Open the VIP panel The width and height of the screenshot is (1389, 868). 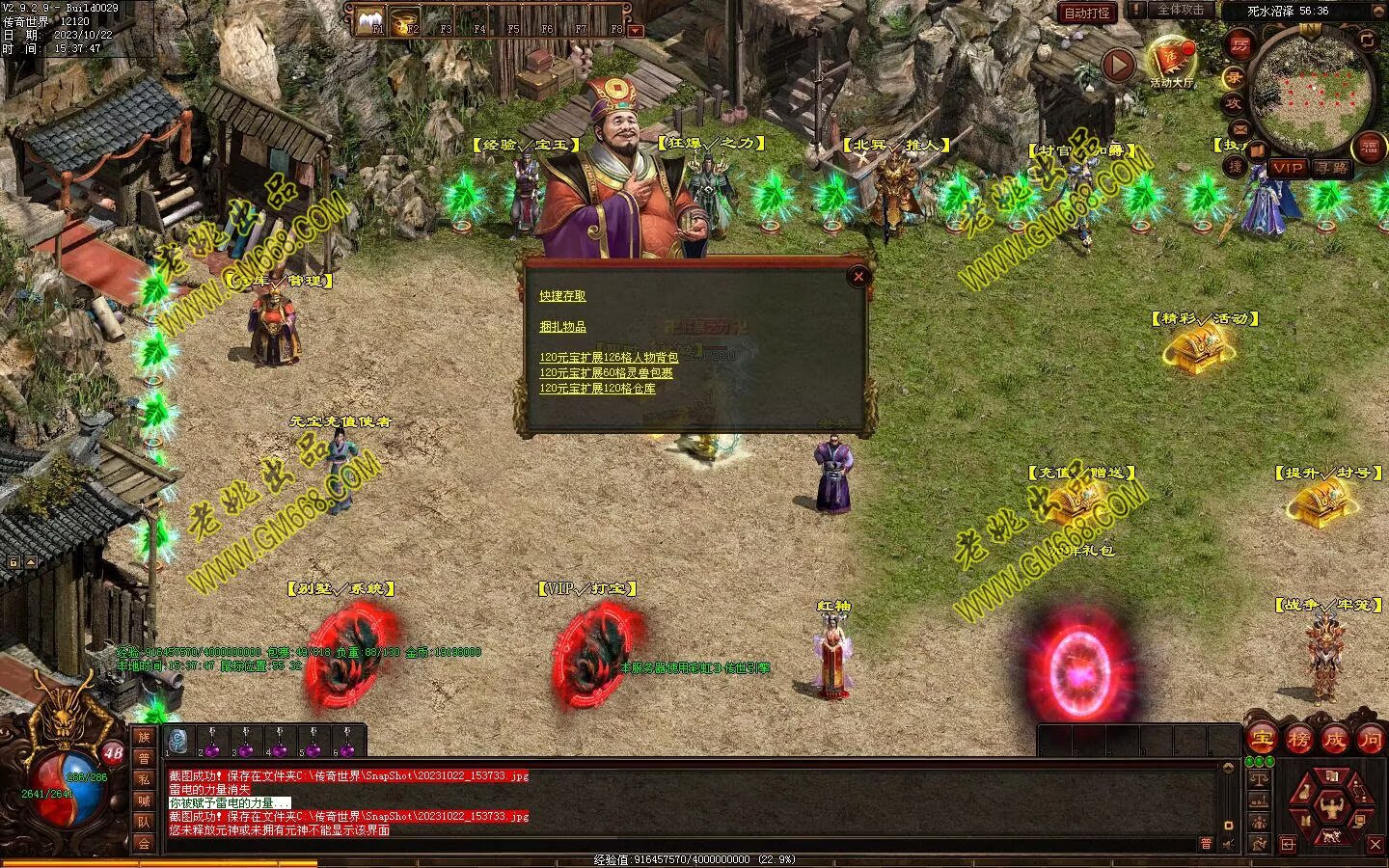1287,168
